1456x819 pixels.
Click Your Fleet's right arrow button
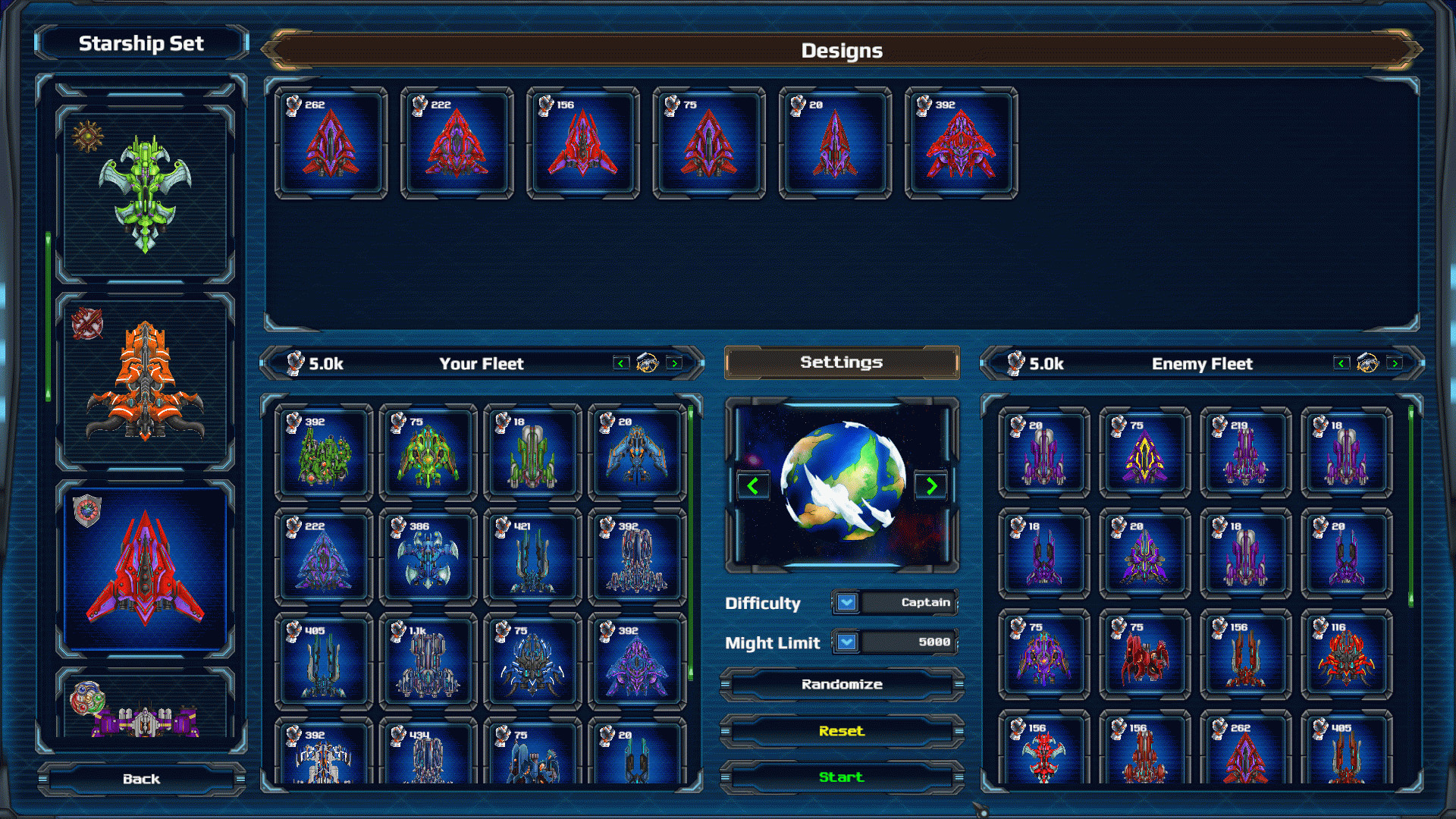(x=673, y=363)
